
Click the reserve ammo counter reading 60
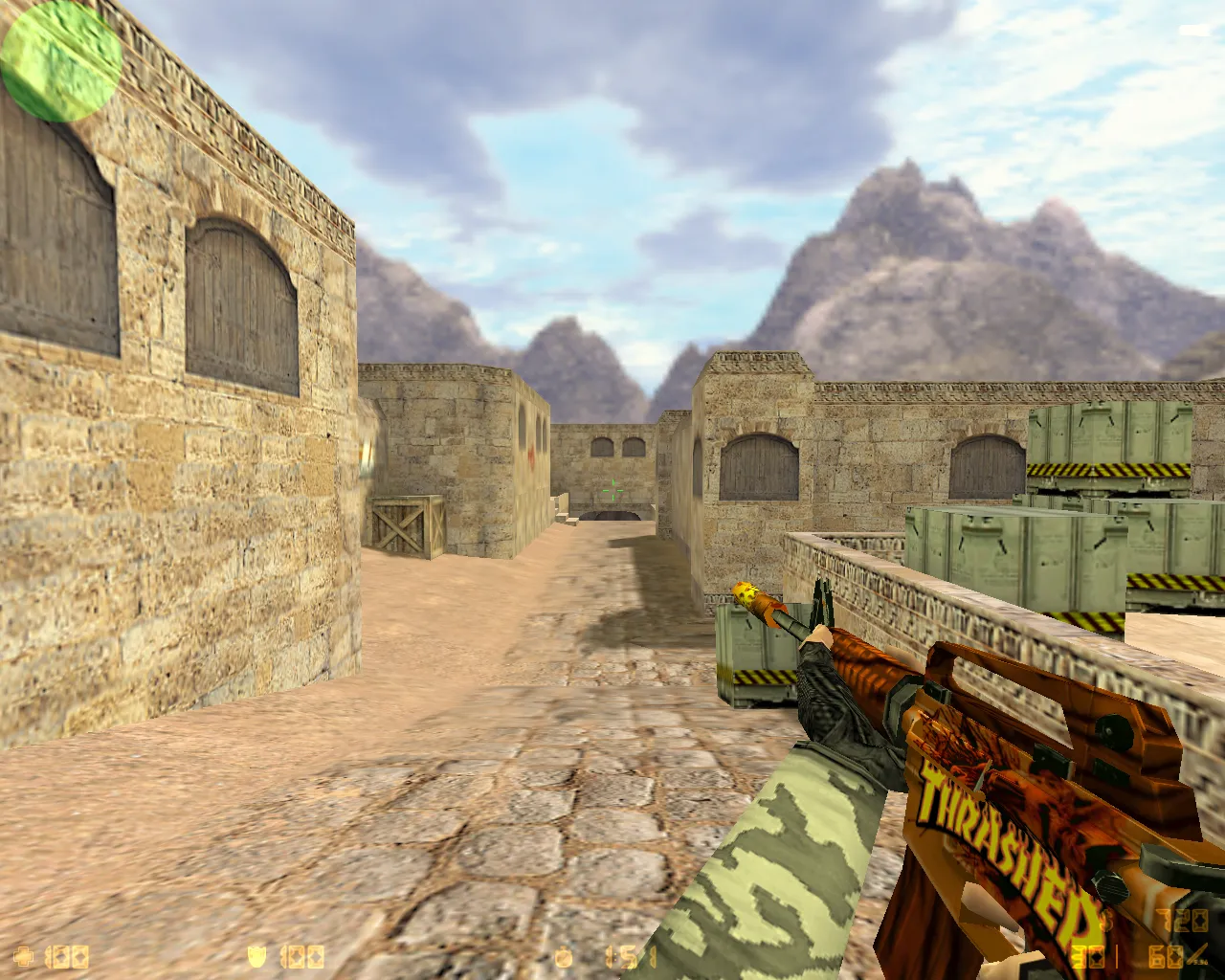coord(1166,955)
